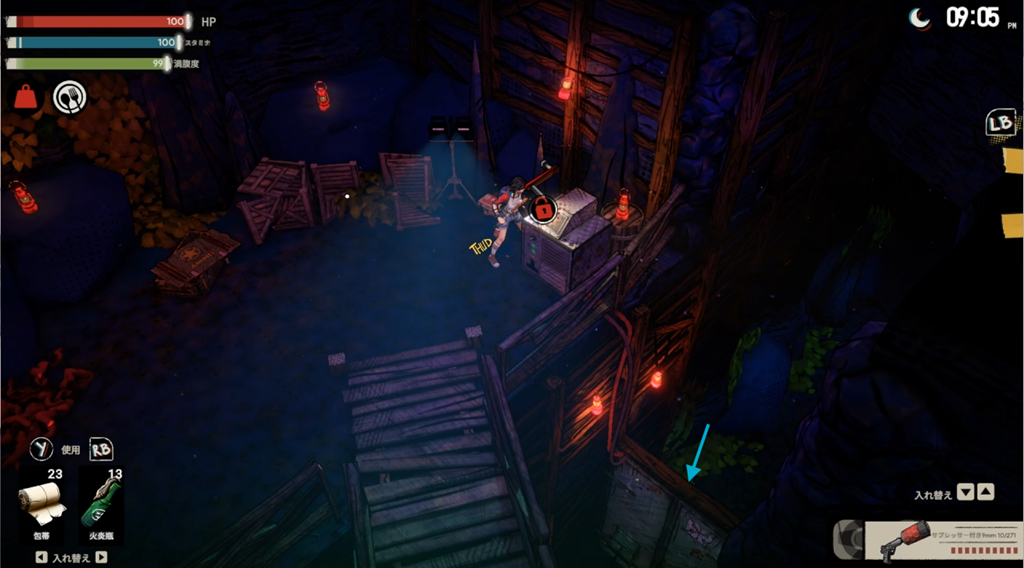Click the red weight status icon
This screenshot has width=1024, height=568.
coord(25,97)
